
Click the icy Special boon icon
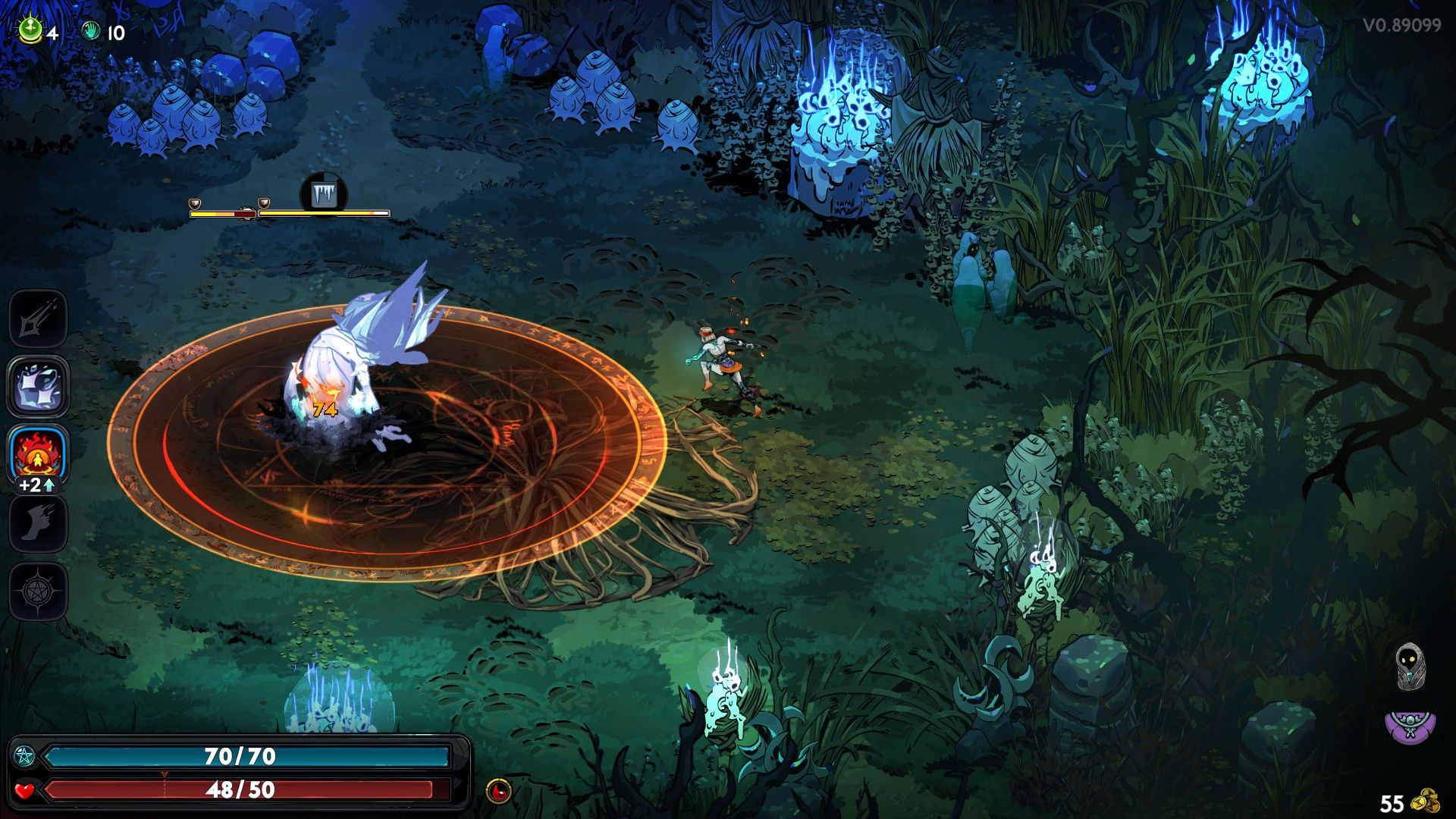coord(38,387)
